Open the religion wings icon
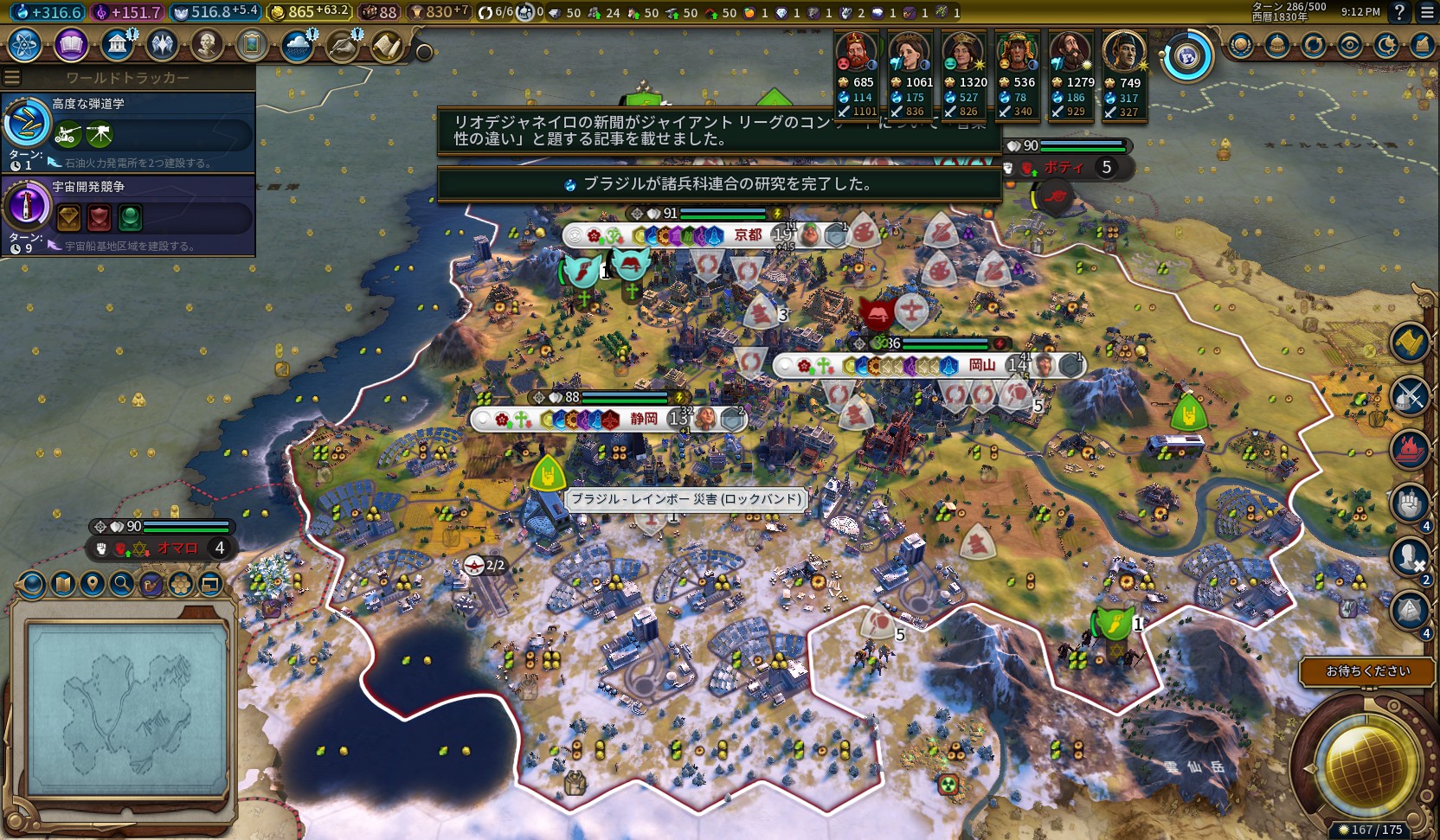 pos(162,44)
